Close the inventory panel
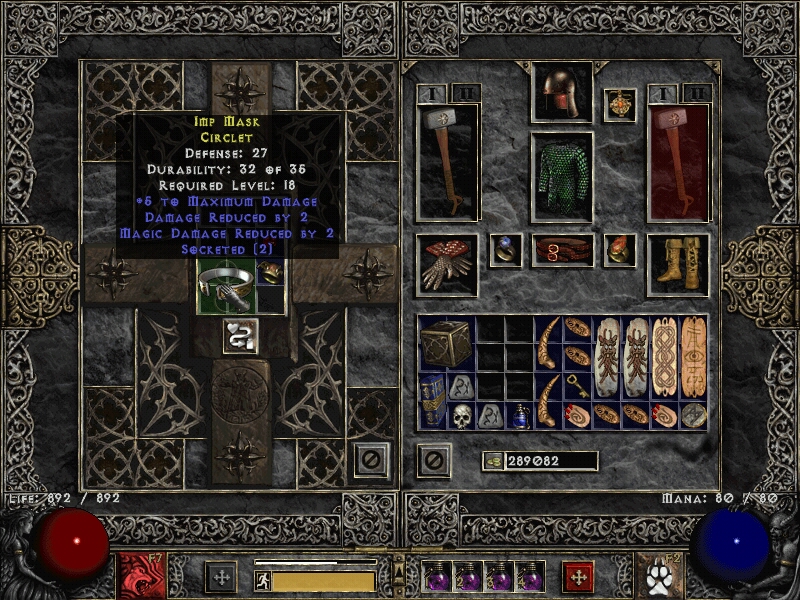The image size is (800, 600). pyautogui.click(x=432, y=460)
